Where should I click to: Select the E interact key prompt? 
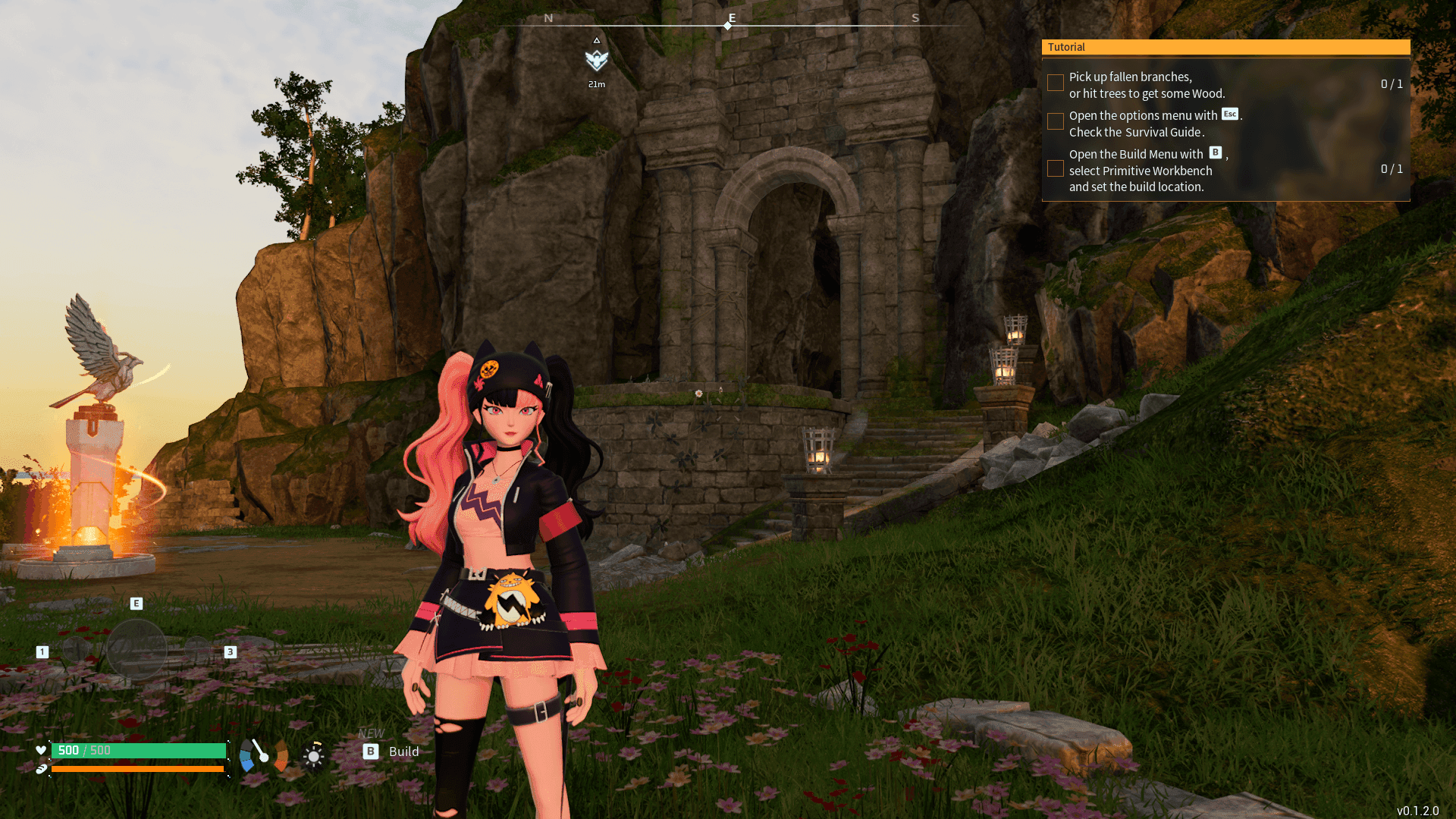pos(136,603)
